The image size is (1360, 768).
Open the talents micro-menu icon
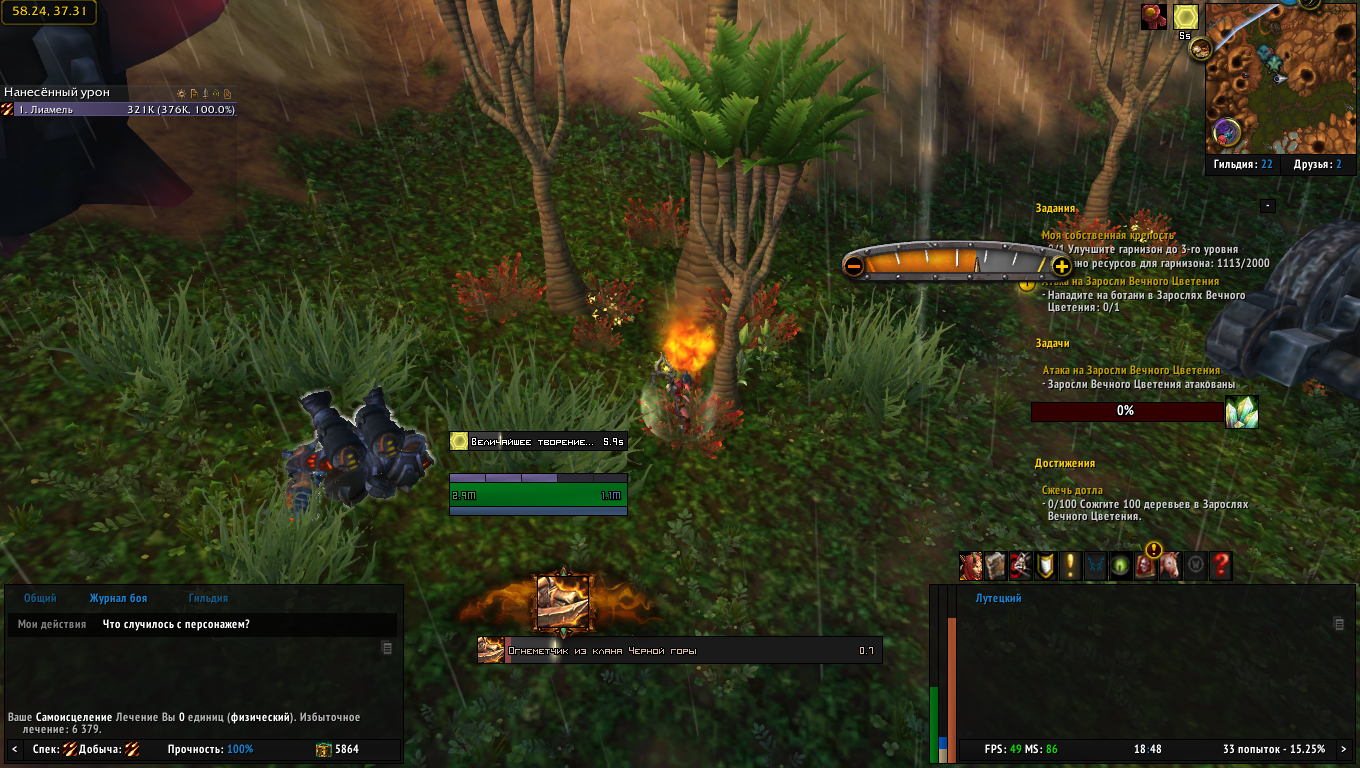(1020, 566)
